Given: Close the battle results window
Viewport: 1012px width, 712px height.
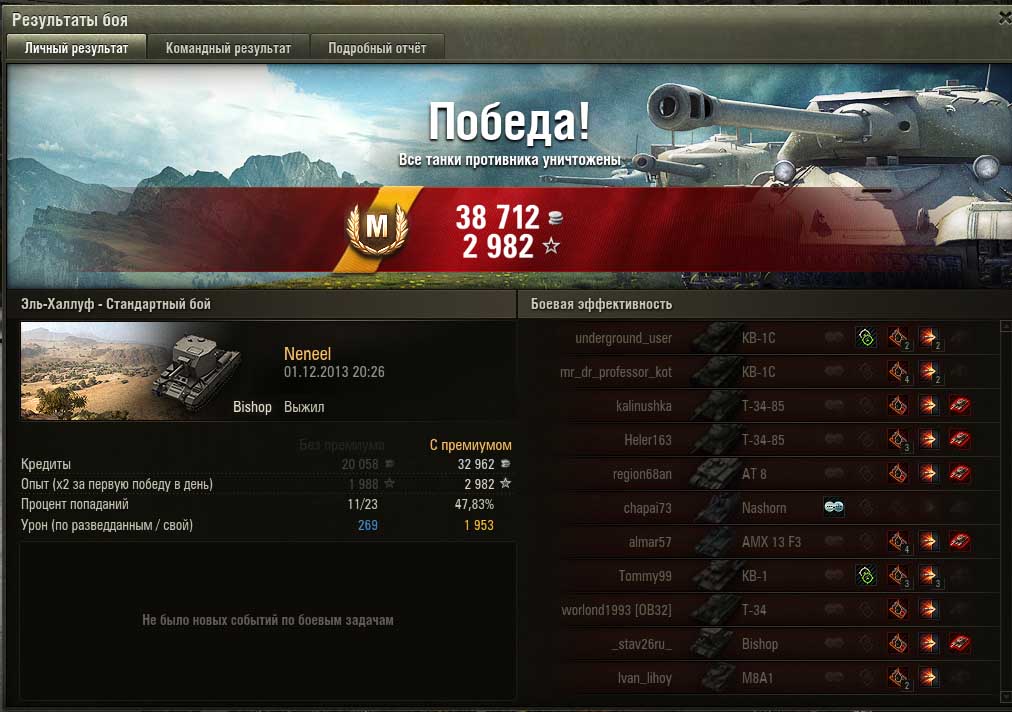Looking at the screenshot, I should pos(1004,17).
